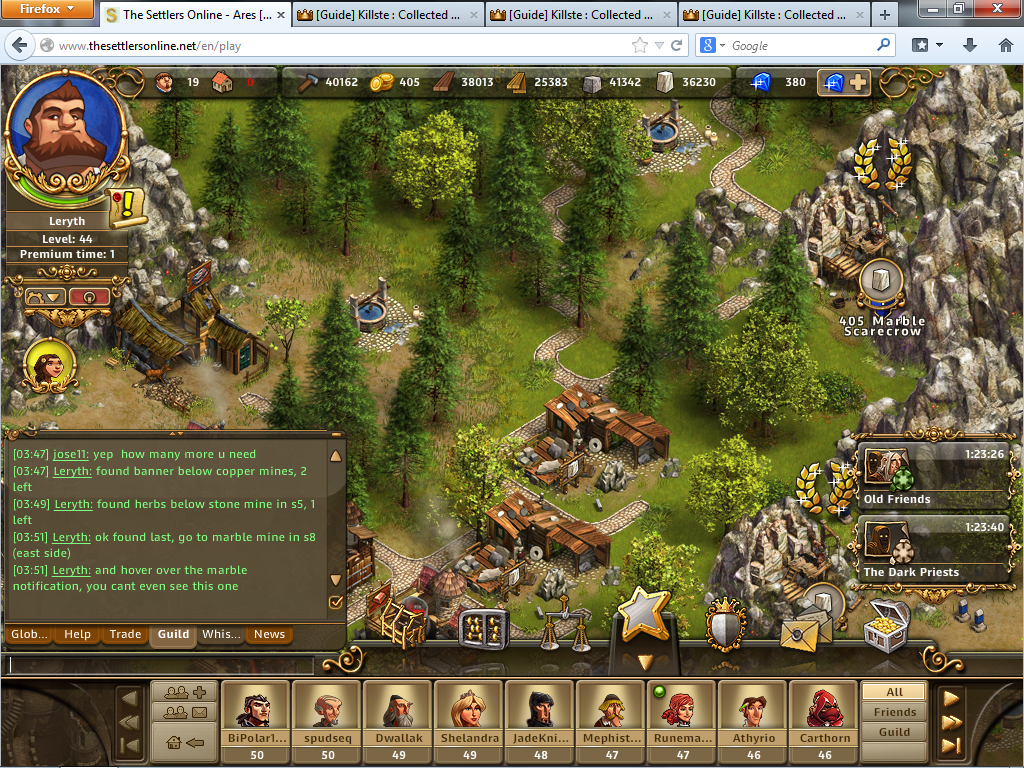The image size is (1024, 768).
Task: Visit friend Shelandra from friends bar
Action: click(468, 720)
